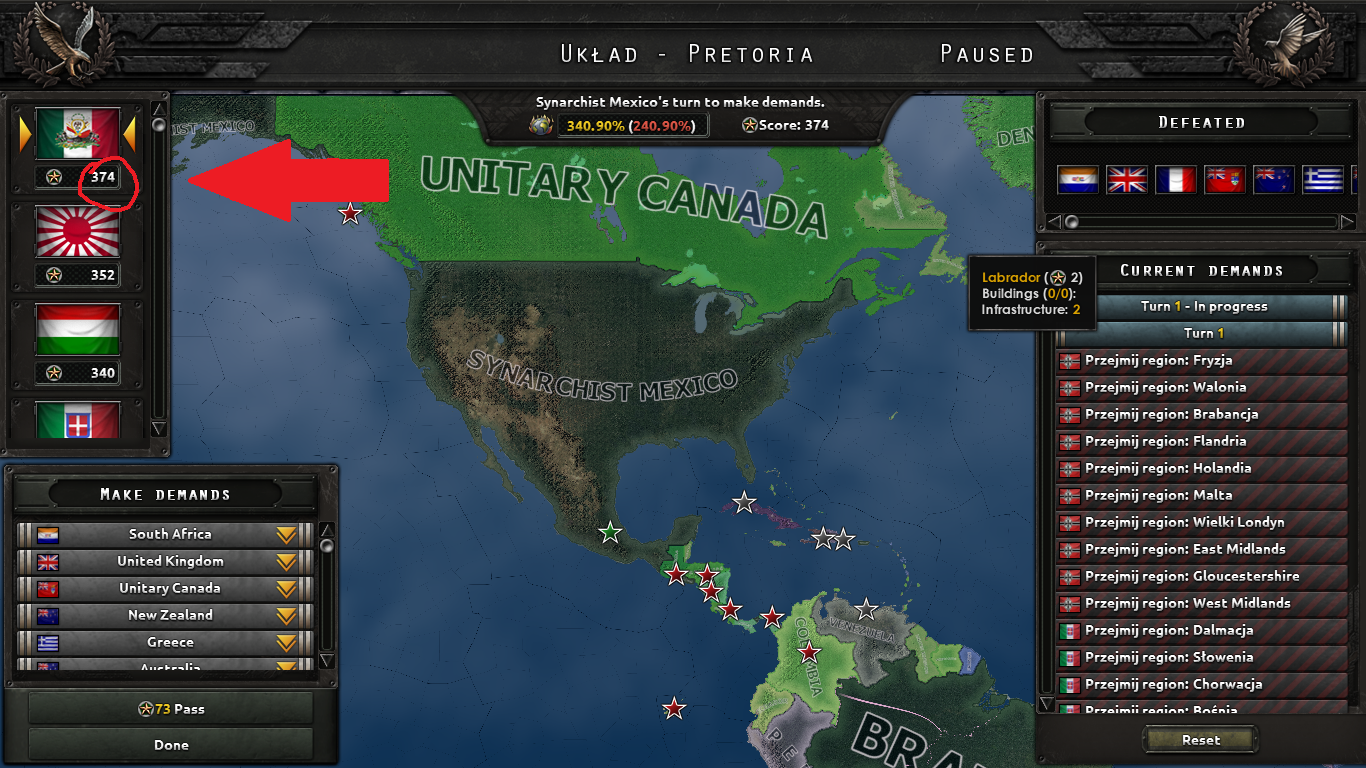Click the Greece flag in Defeated panel
Screen dimensions: 1366x768
pos(1322,177)
